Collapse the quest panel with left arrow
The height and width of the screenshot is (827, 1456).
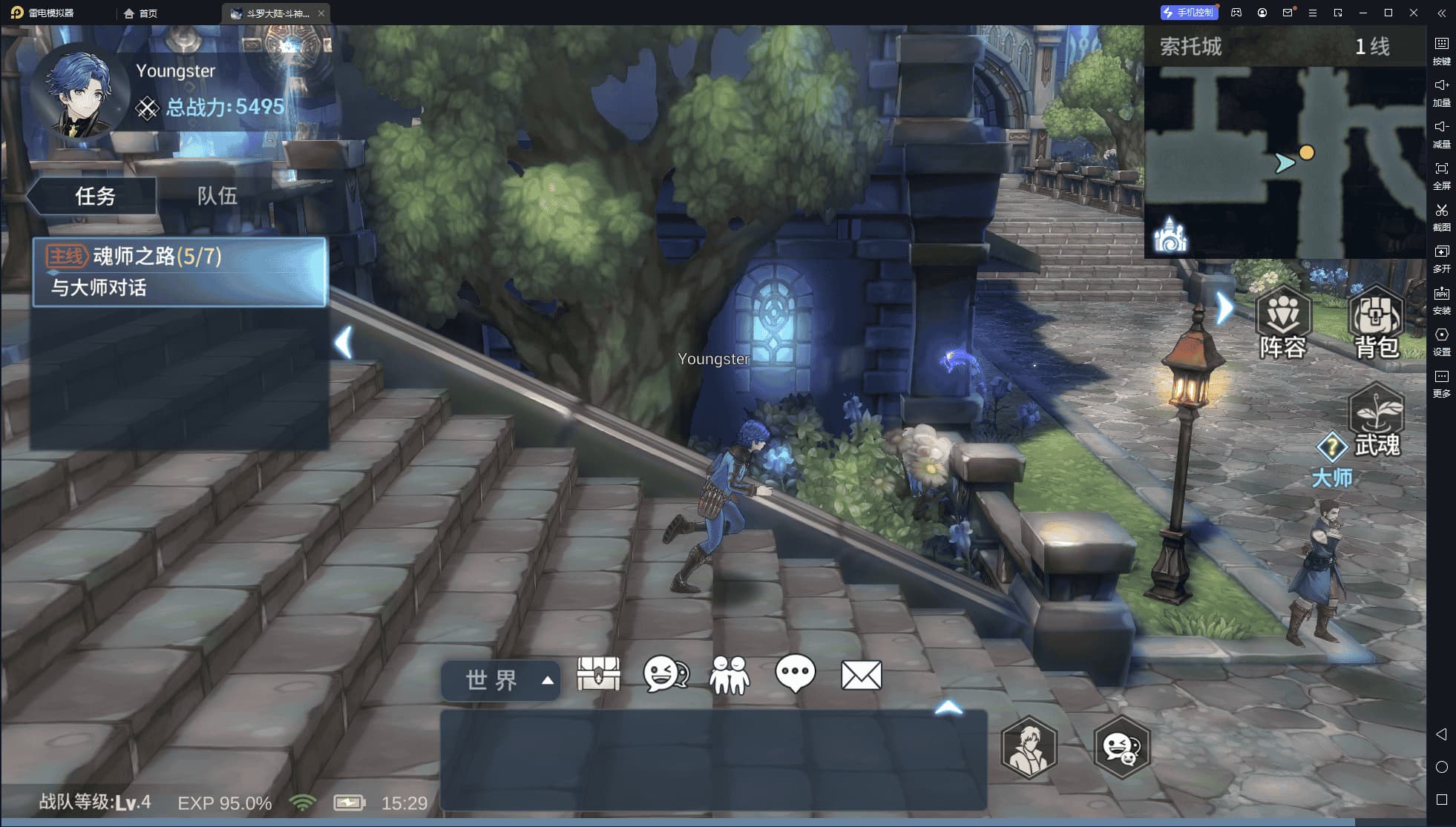(x=343, y=343)
